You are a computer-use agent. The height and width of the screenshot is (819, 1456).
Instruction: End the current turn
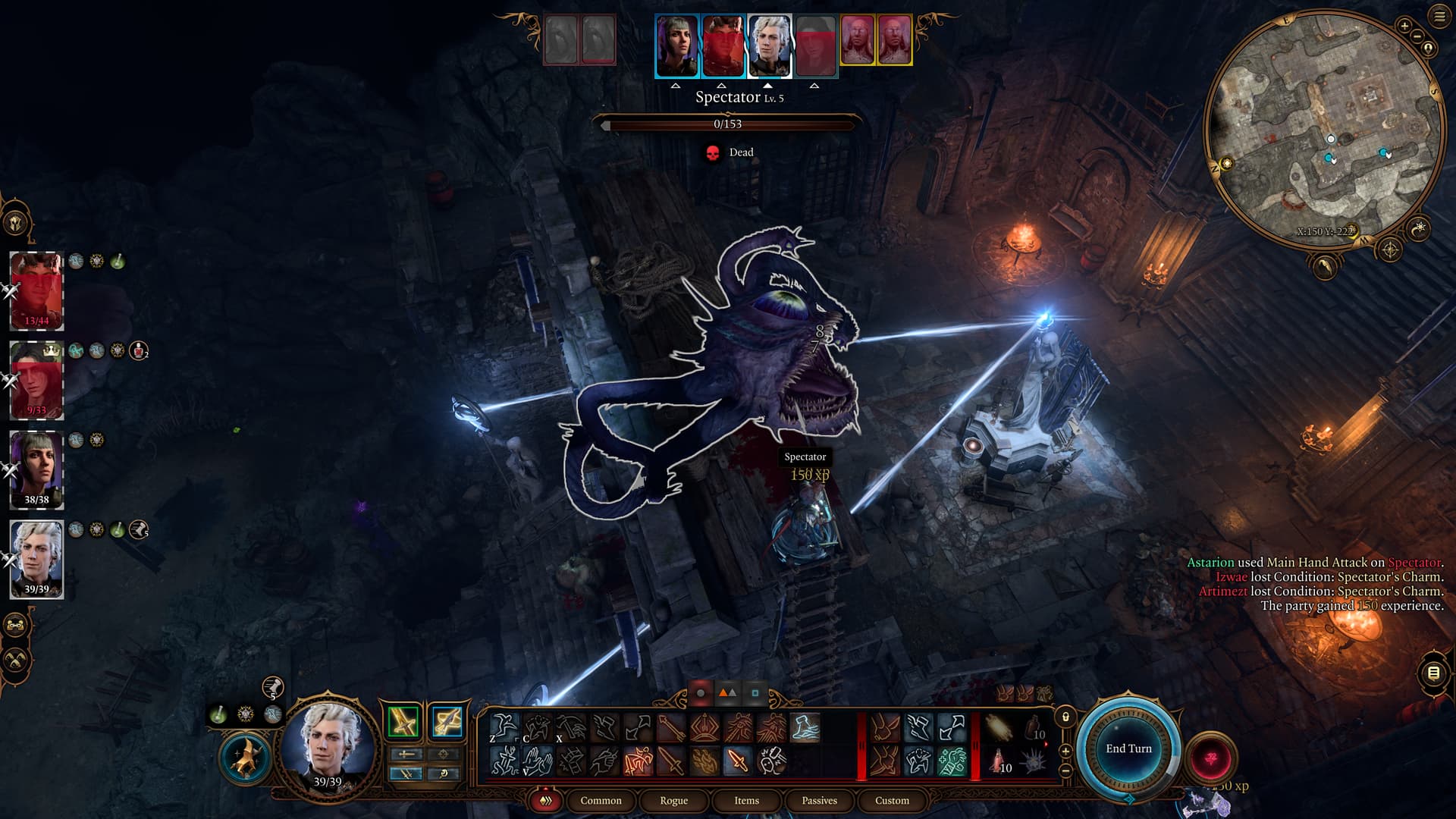click(x=1128, y=748)
